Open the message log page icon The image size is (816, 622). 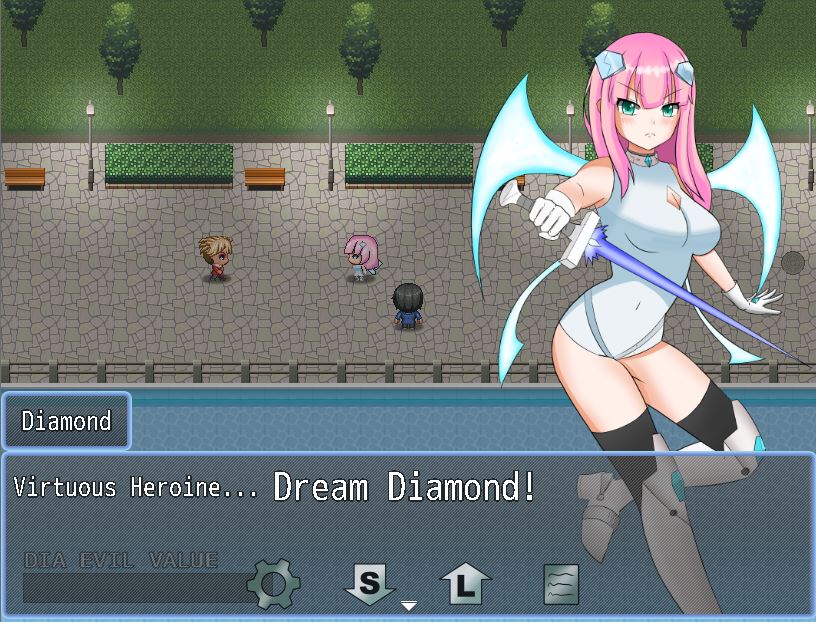click(561, 584)
